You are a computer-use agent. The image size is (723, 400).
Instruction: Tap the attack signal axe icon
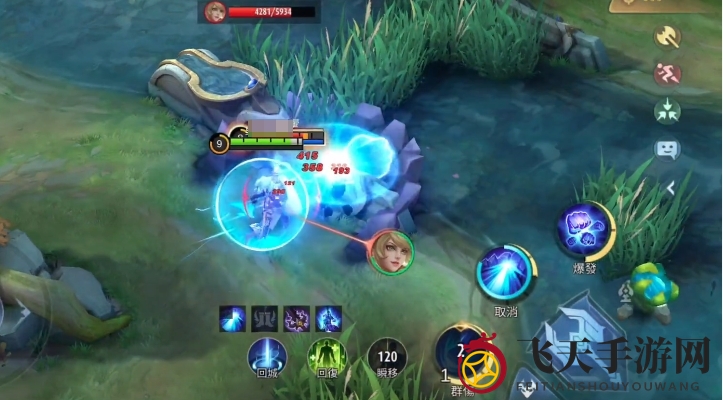point(667,37)
